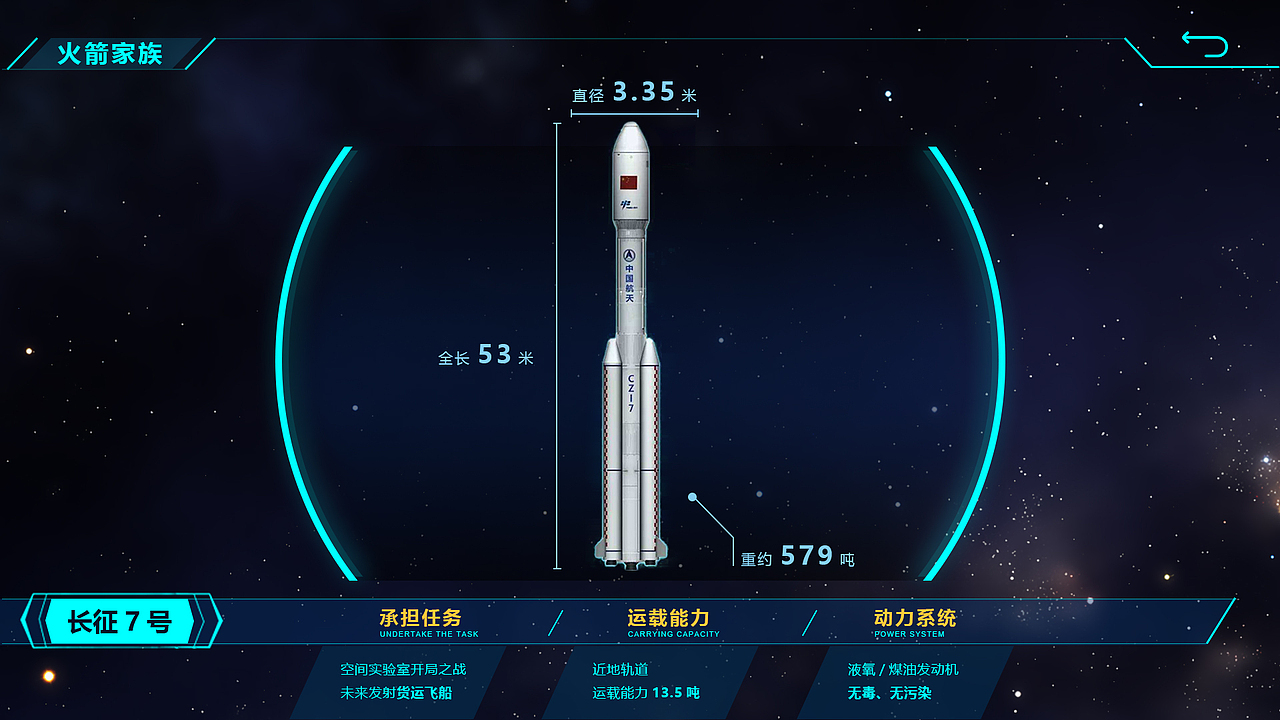Expand the left chevron beside 长征 7 号
Image resolution: width=1280 pixels, height=720 pixels.
(x=33, y=620)
